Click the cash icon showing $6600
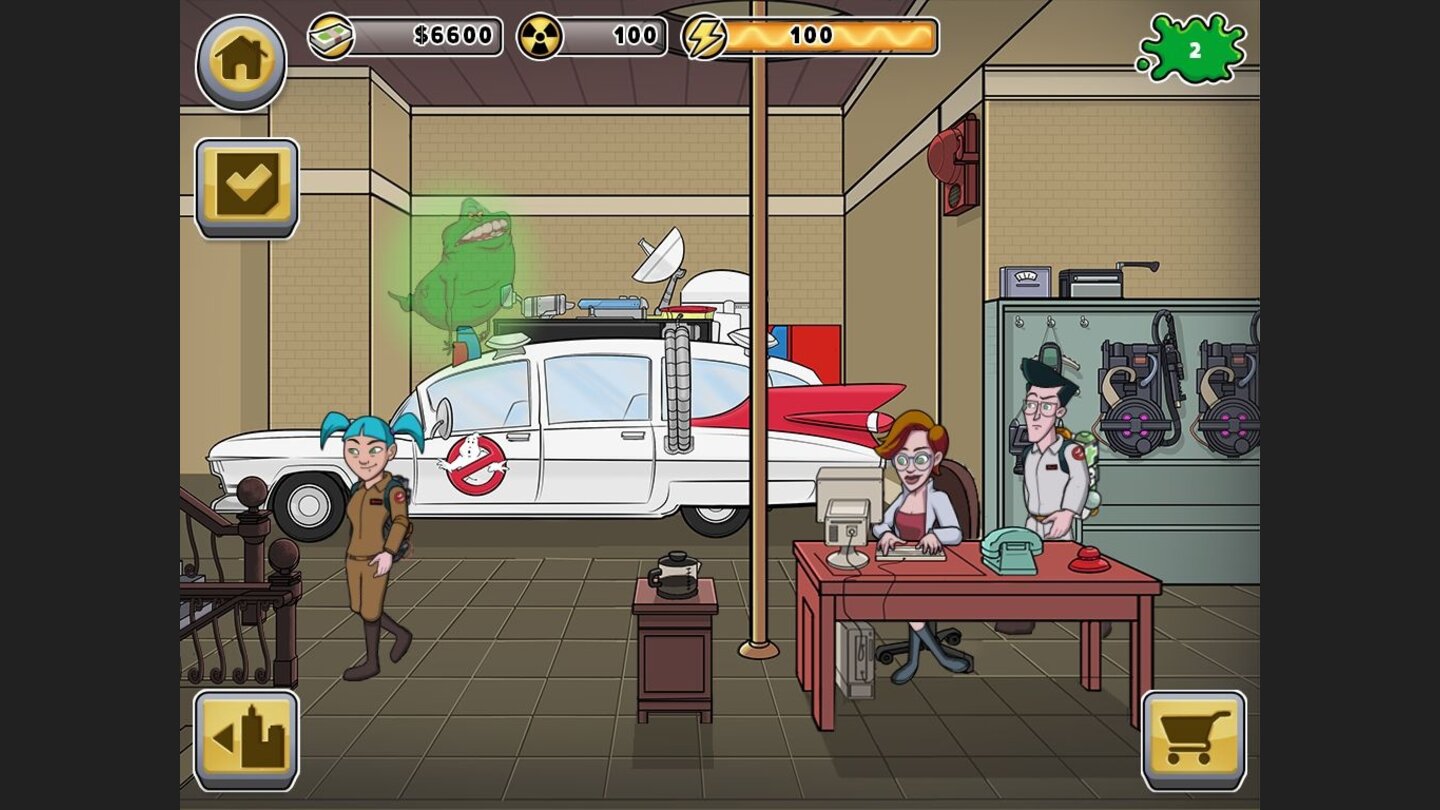Viewport: 1440px width, 810px height. (x=333, y=35)
